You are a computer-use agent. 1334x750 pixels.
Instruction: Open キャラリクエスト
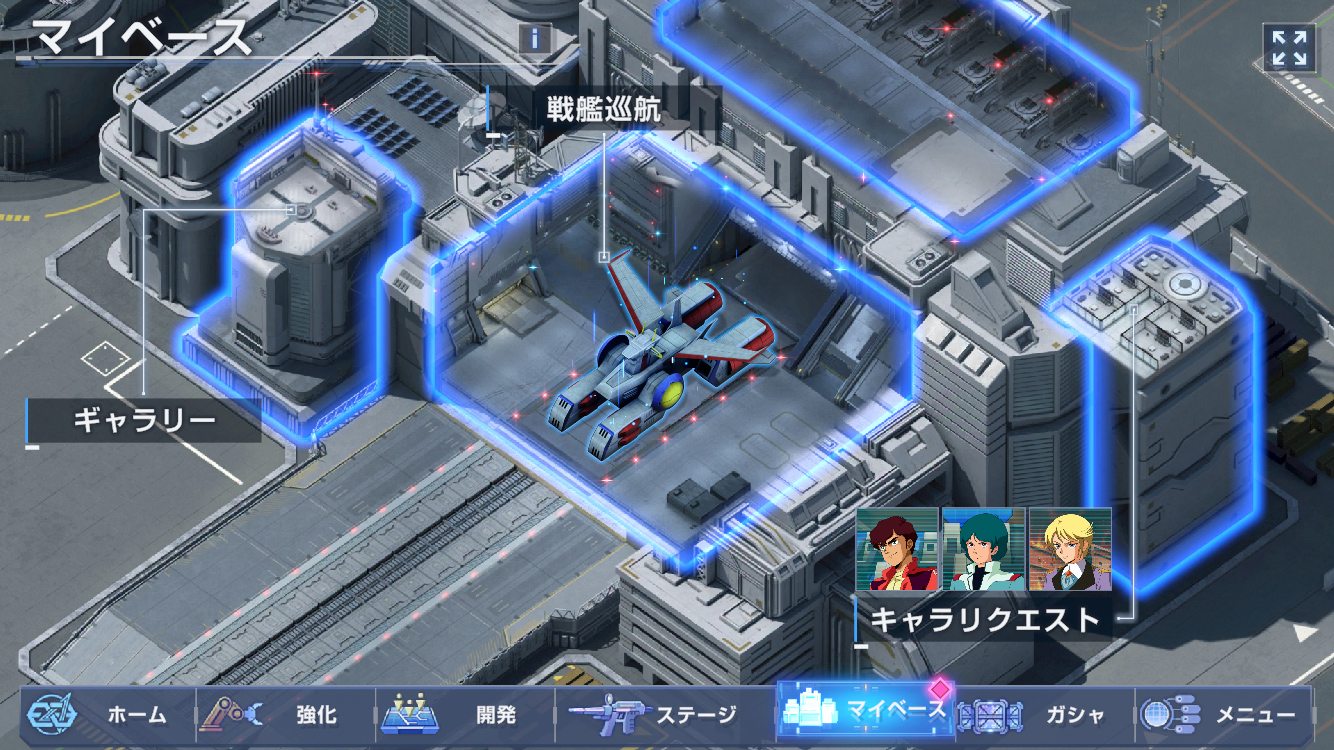[985, 620]
